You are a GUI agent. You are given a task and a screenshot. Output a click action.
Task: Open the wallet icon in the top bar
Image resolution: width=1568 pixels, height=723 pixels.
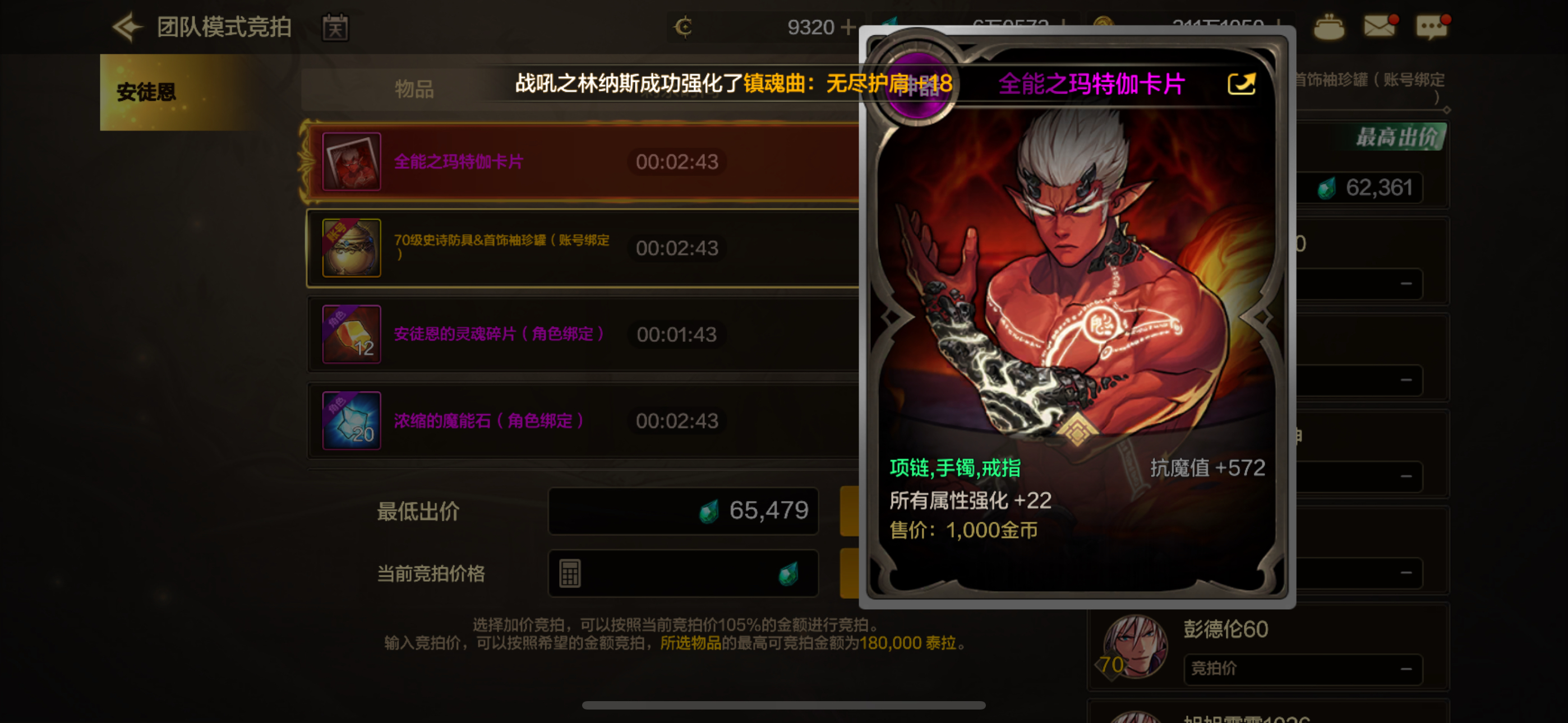click(1330, 27)
